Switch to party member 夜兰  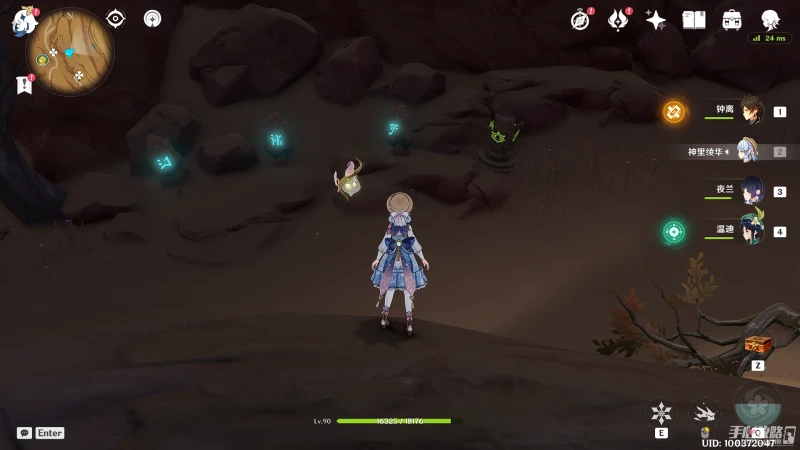[x=750, y=191]
